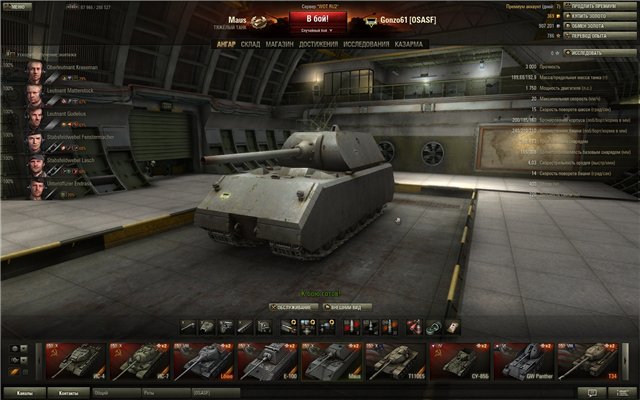Open the Внешний вид appearance button
The image size is (640, 400).
coord(348,307)
